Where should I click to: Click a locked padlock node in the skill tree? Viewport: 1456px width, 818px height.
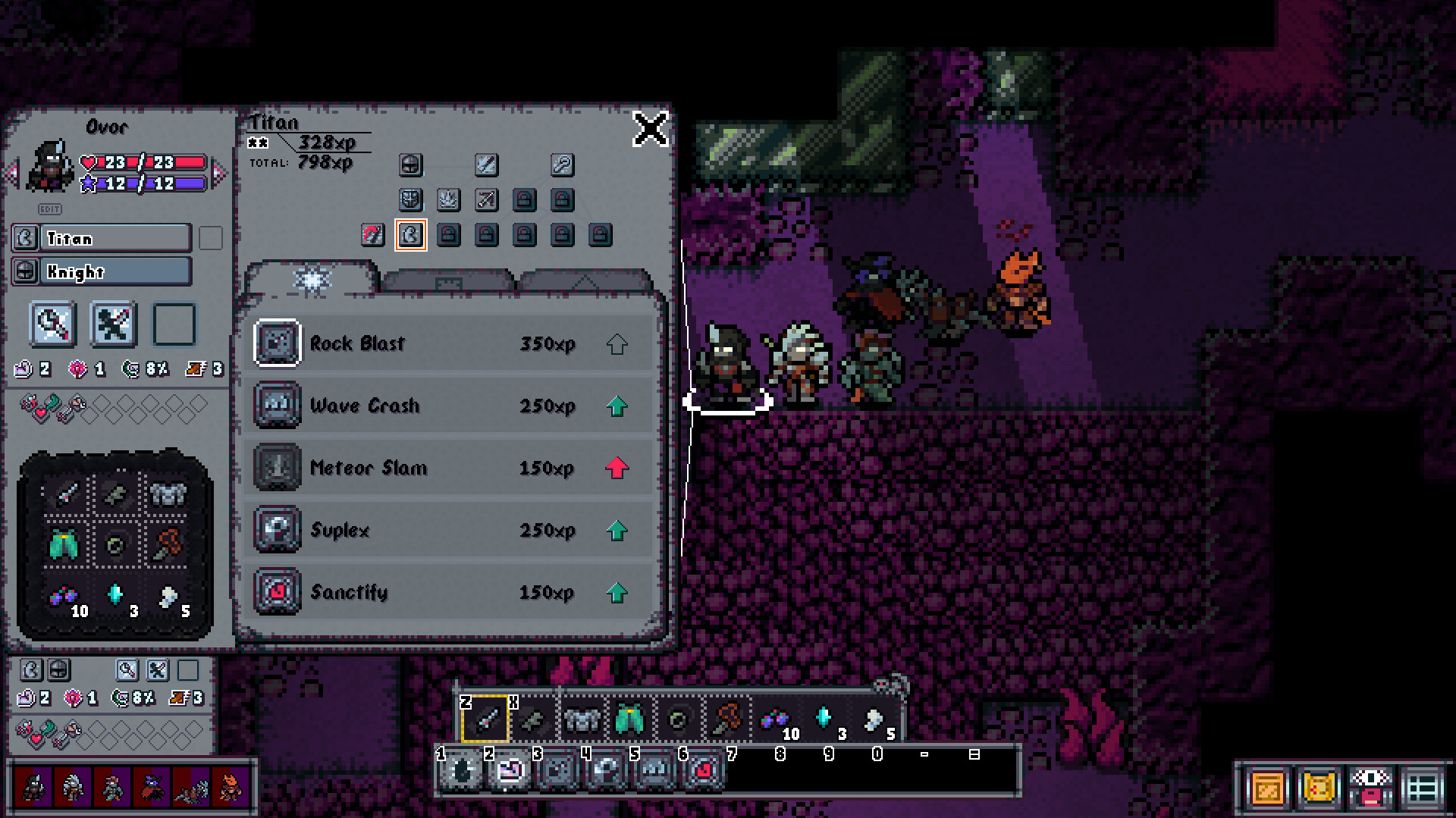click(x=523, y=200)
